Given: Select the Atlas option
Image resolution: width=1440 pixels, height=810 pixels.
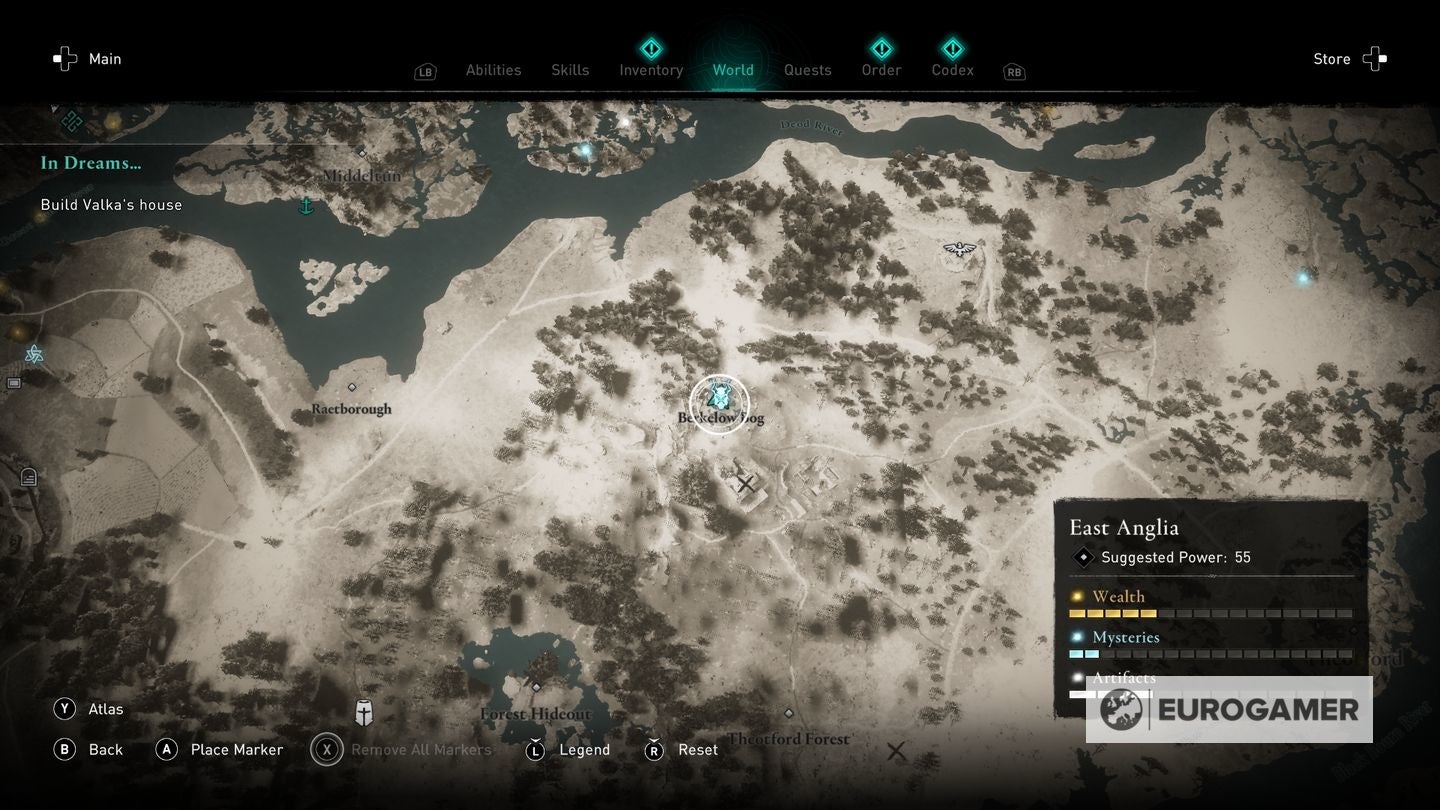Looking at the screenshot, I should (x=103, y=708).
